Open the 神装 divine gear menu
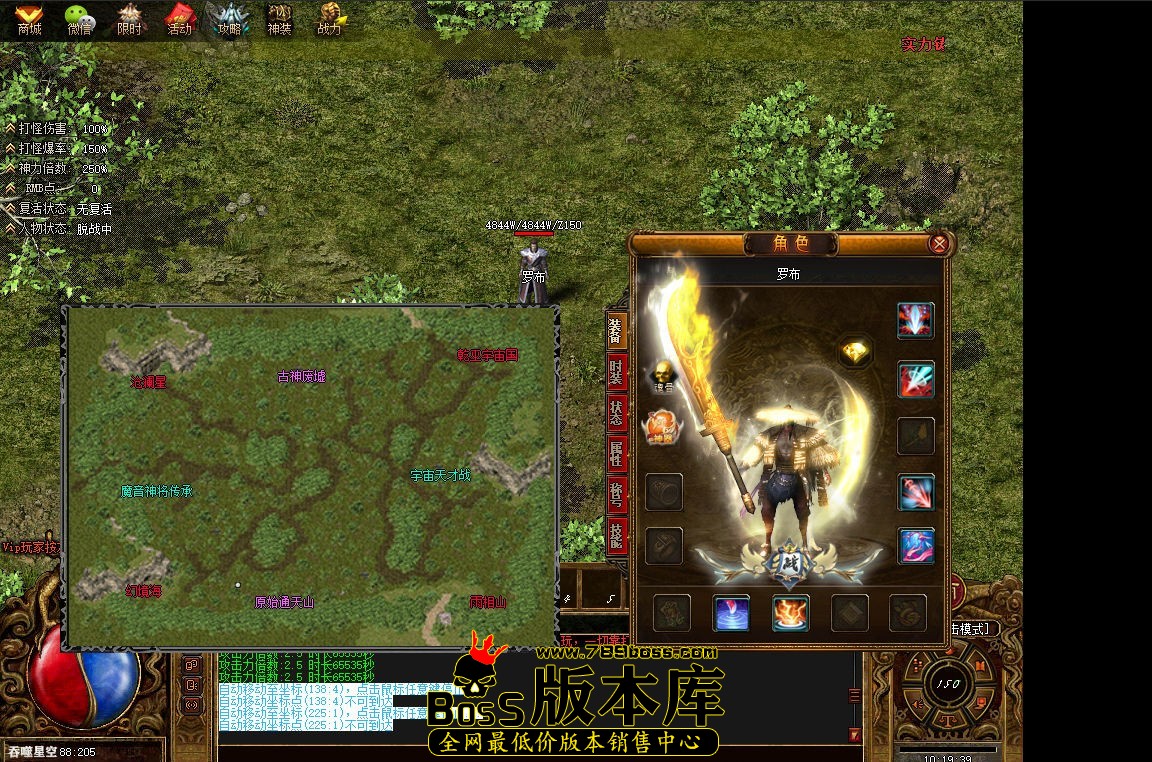 (x=279, y=18)
